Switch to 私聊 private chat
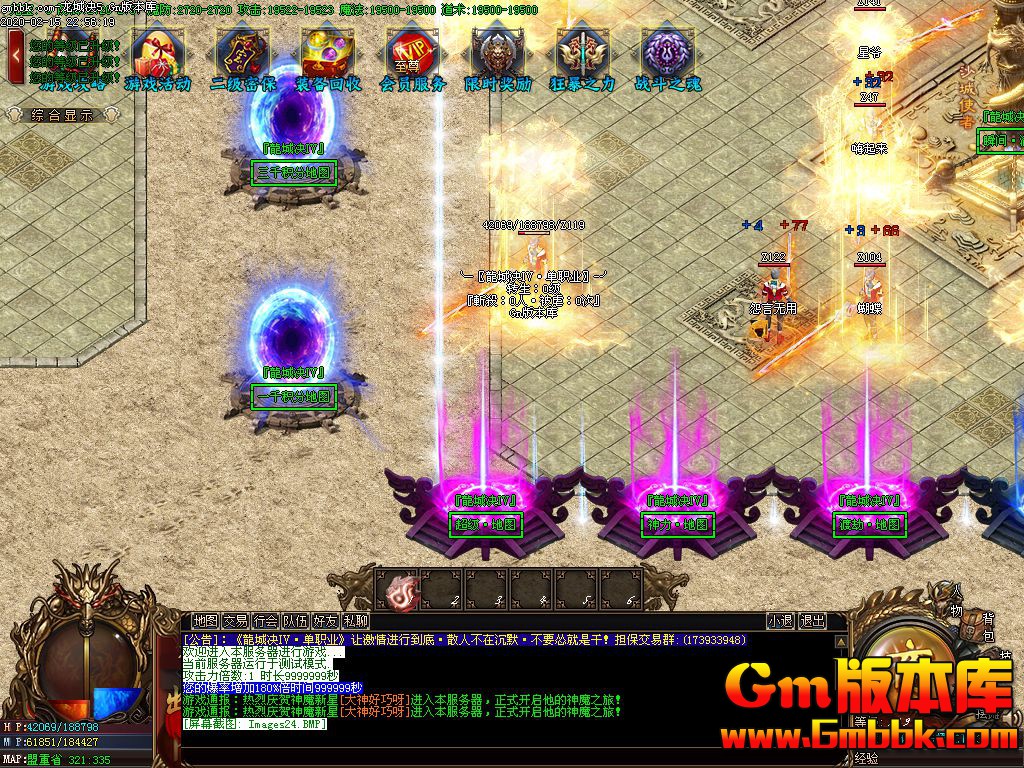The width and height of the screenshot is (1024, 768). click(355, 621)
